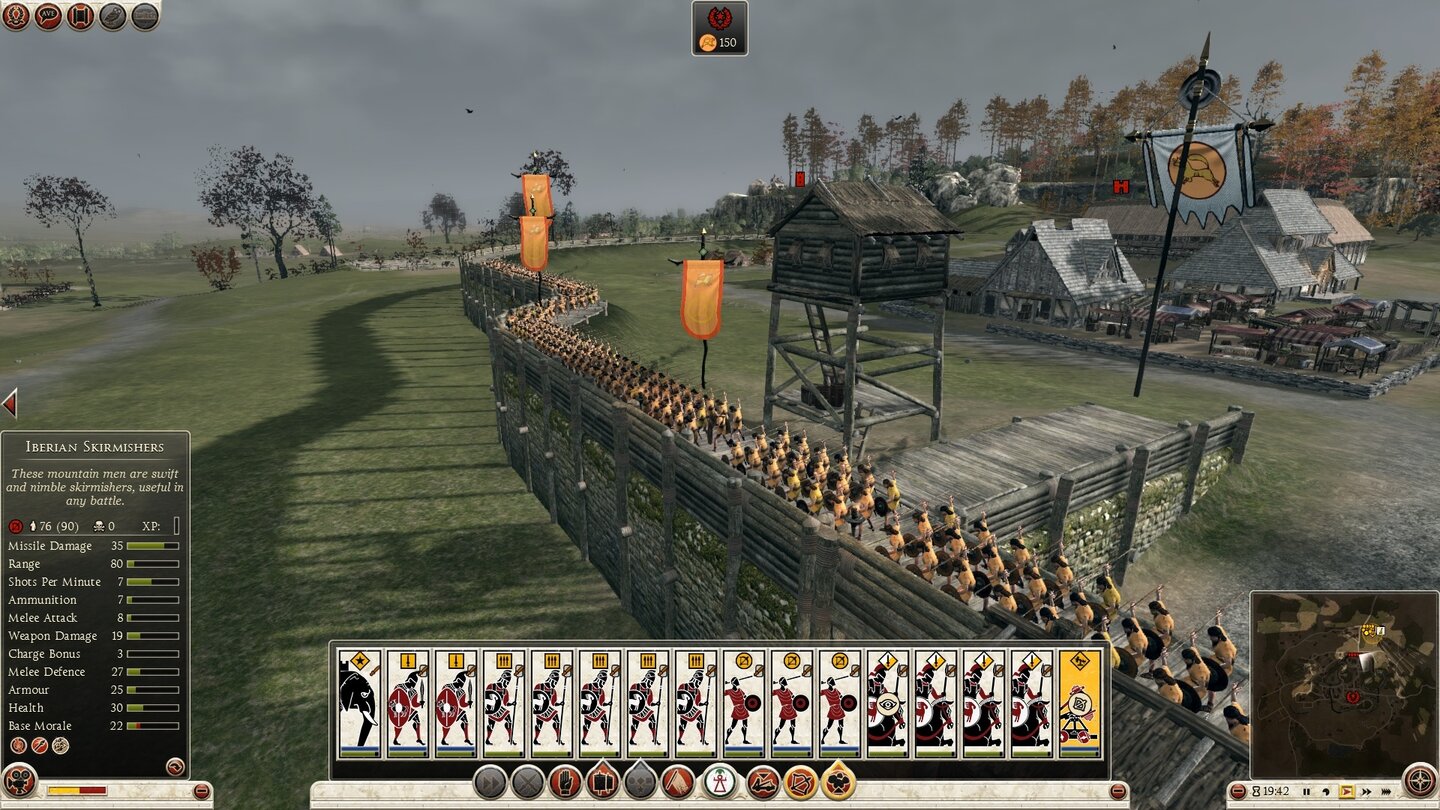Select the highlighted normal speed play button
The width and height of the screenshot is (1440, 810).
1346,791
